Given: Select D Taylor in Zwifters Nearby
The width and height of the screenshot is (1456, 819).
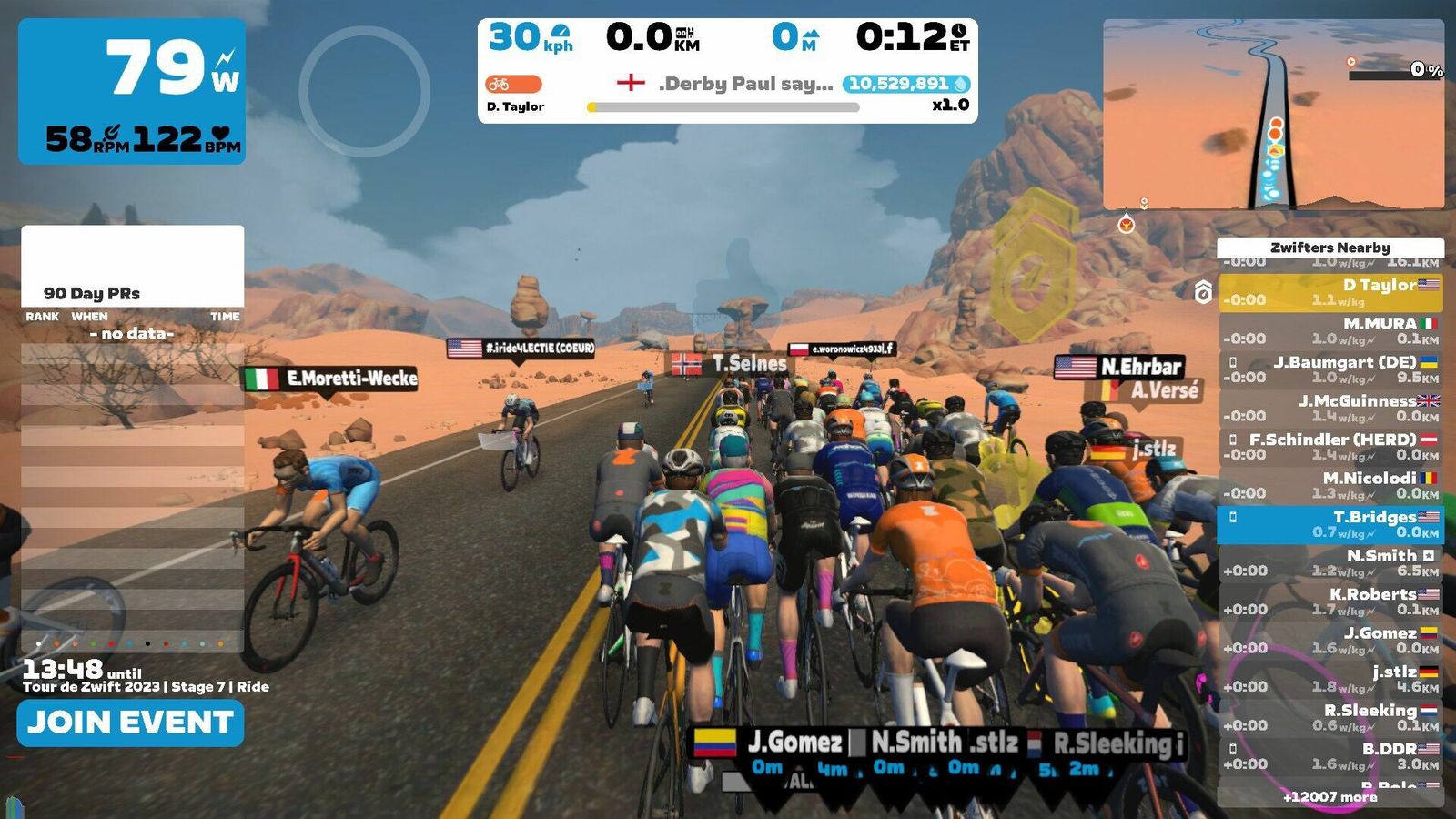Looking at the screenshot, I should pyautogui.click(x=1330, y=292).
